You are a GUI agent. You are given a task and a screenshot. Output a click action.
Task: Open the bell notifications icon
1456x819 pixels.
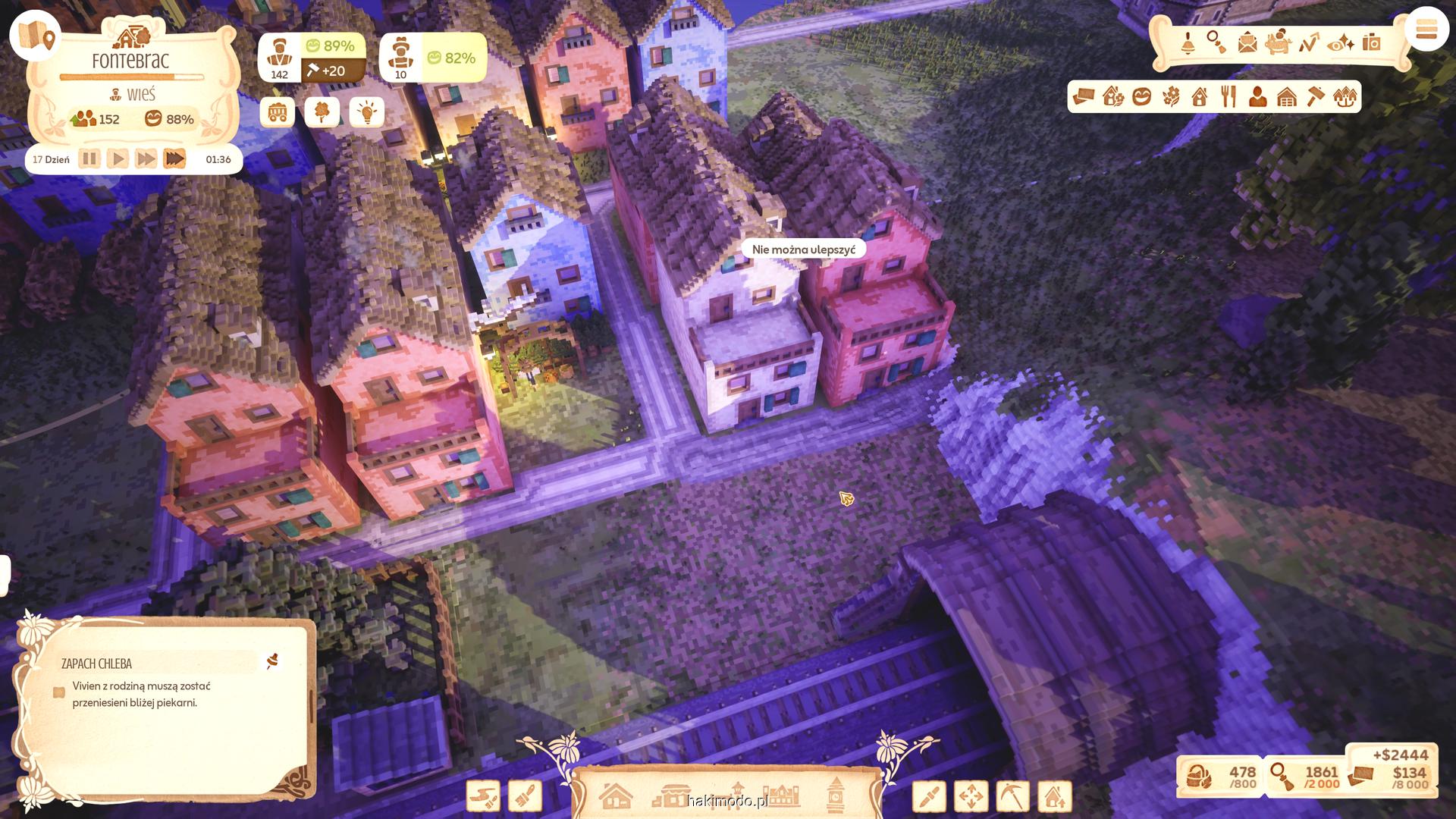coord(1188,43)
